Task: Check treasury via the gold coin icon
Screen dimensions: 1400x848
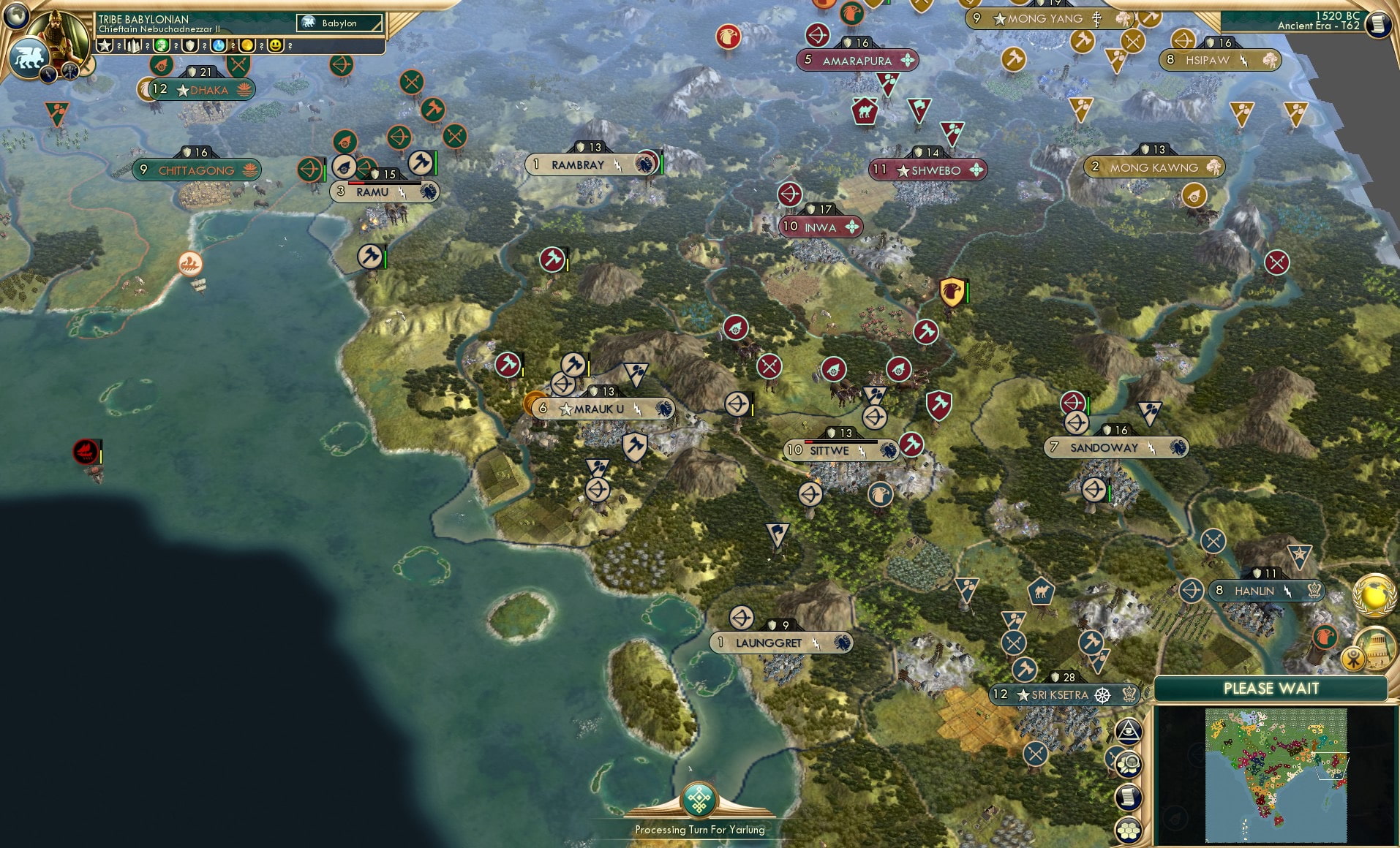Action: [x=249, y=45]
